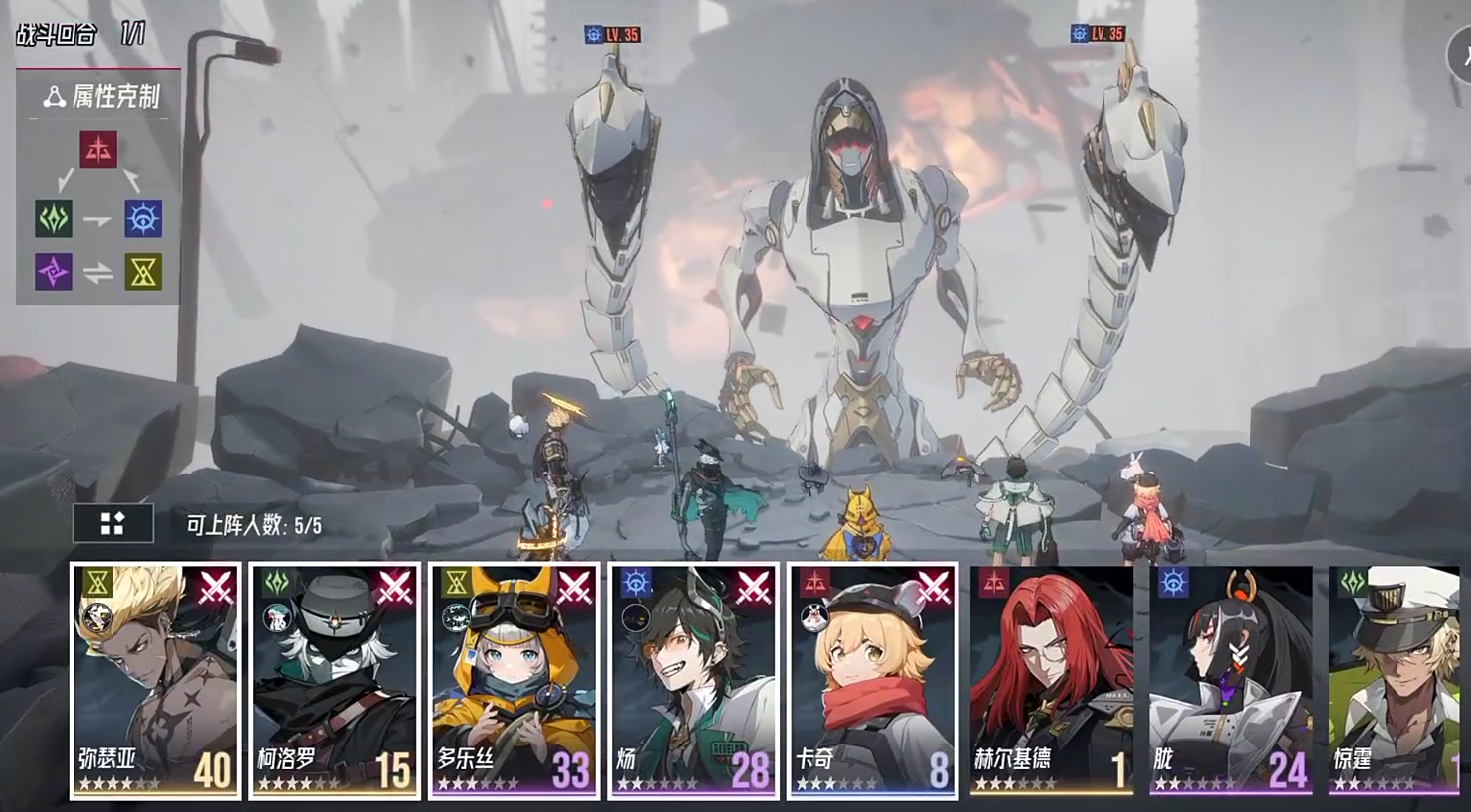Select the 弥瑟亚 character card
The image size is (1471, 812).
pos(155,680)
